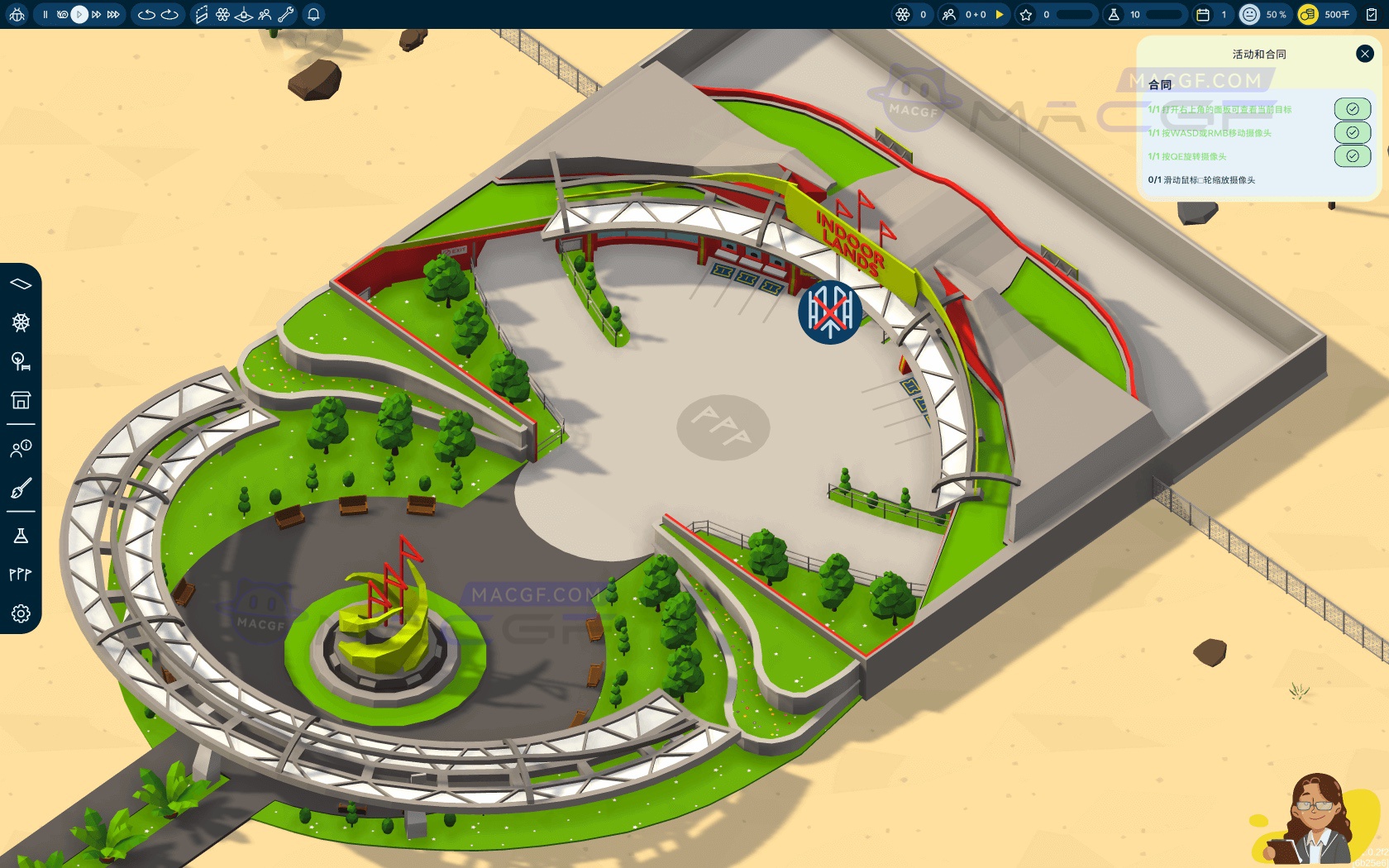Enable slow motion speed
This screenshot has height=868, width=1389.
coord(63,14)
